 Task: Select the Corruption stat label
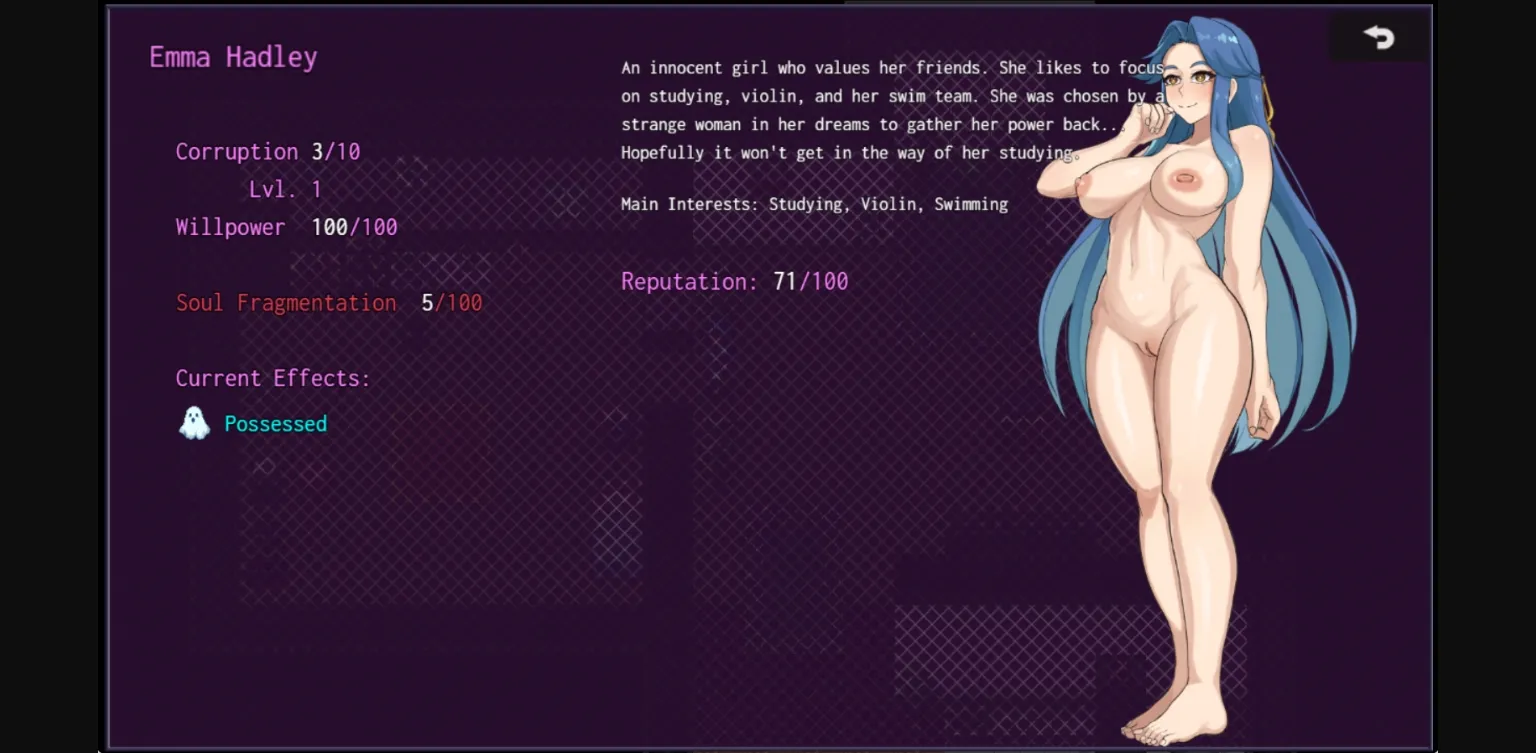click(x=237, y=151)
